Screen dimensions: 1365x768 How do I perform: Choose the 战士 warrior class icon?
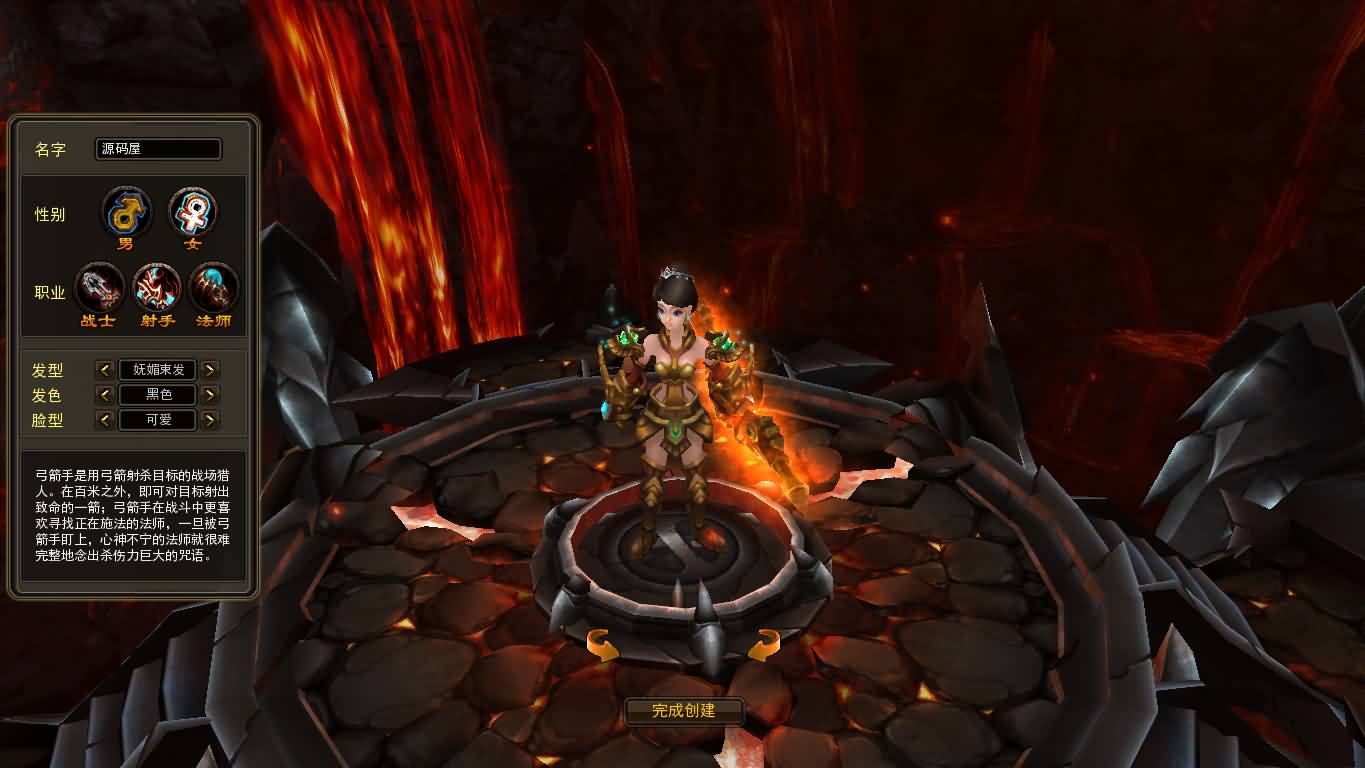click(99, 289)
